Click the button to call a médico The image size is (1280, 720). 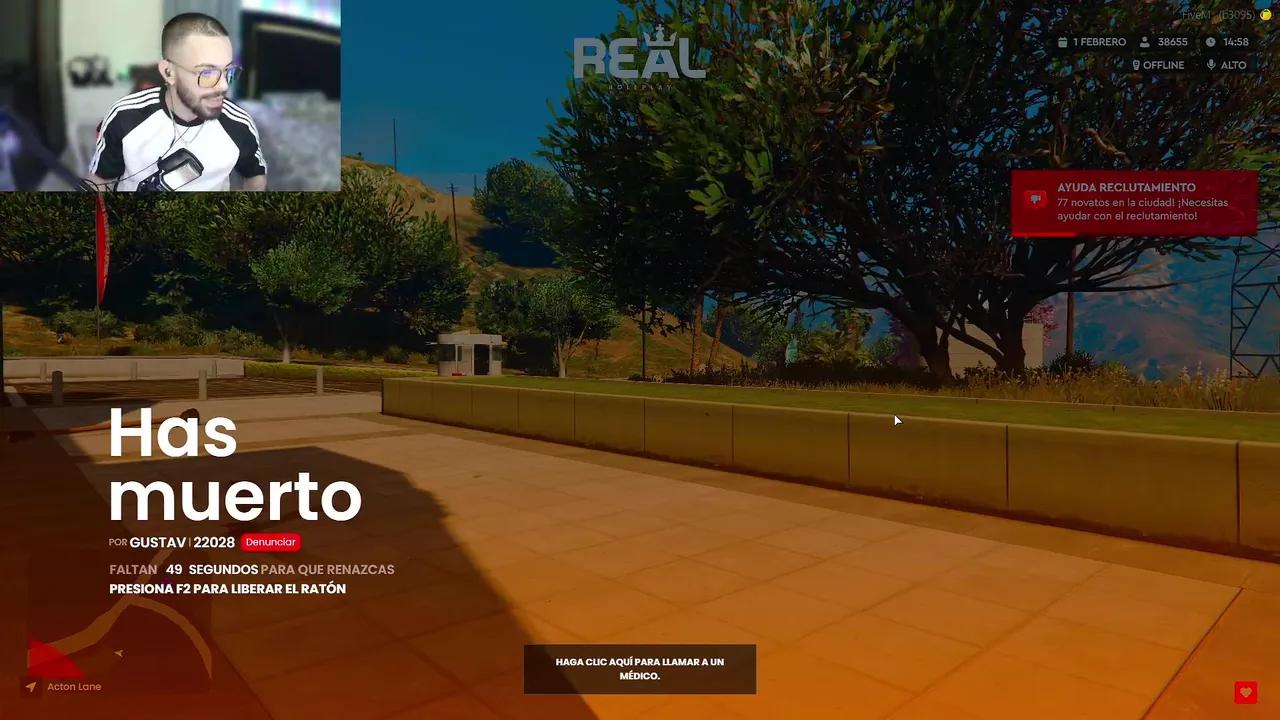(x=639, y=669)
